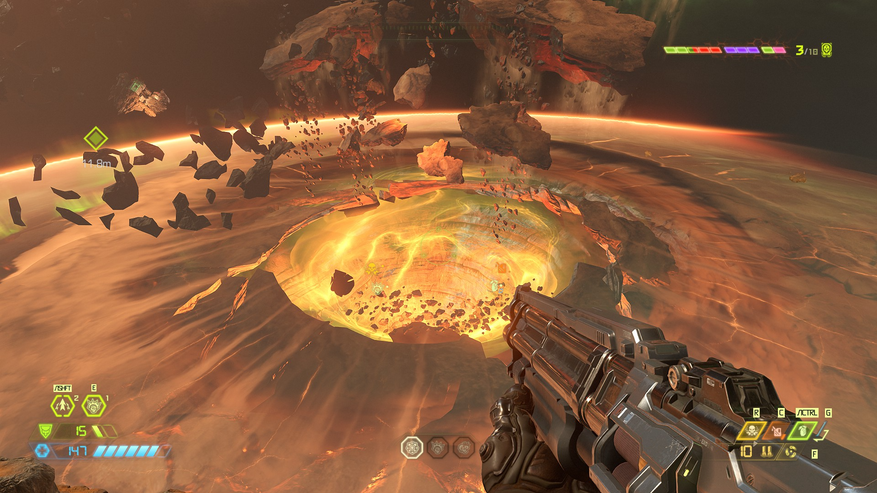Select the dash ability icon
Image resolution: width=877 pixels, height=493 pixels.
click(62, 406)
